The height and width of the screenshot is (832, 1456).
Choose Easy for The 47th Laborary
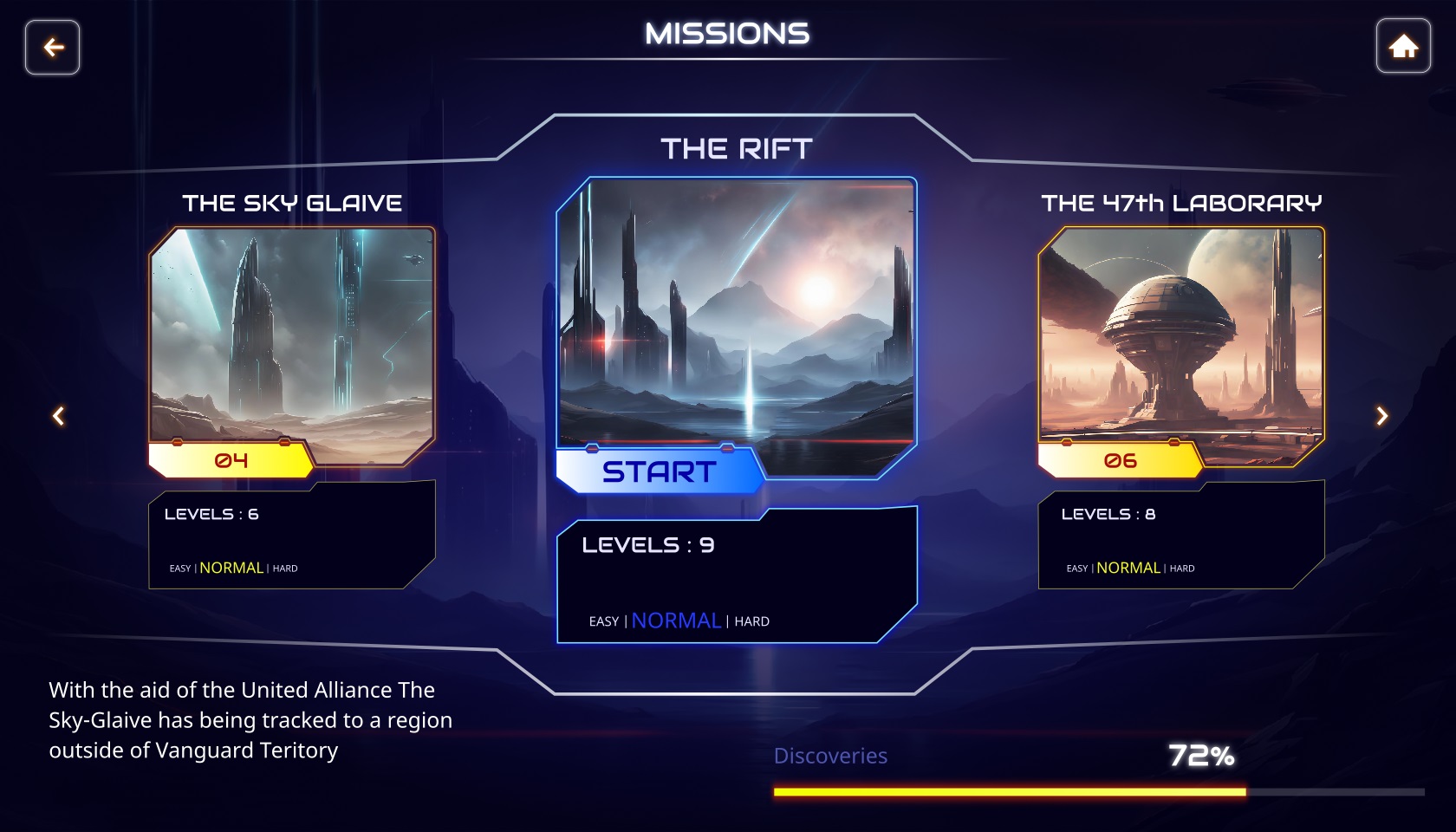(1077, 569)
